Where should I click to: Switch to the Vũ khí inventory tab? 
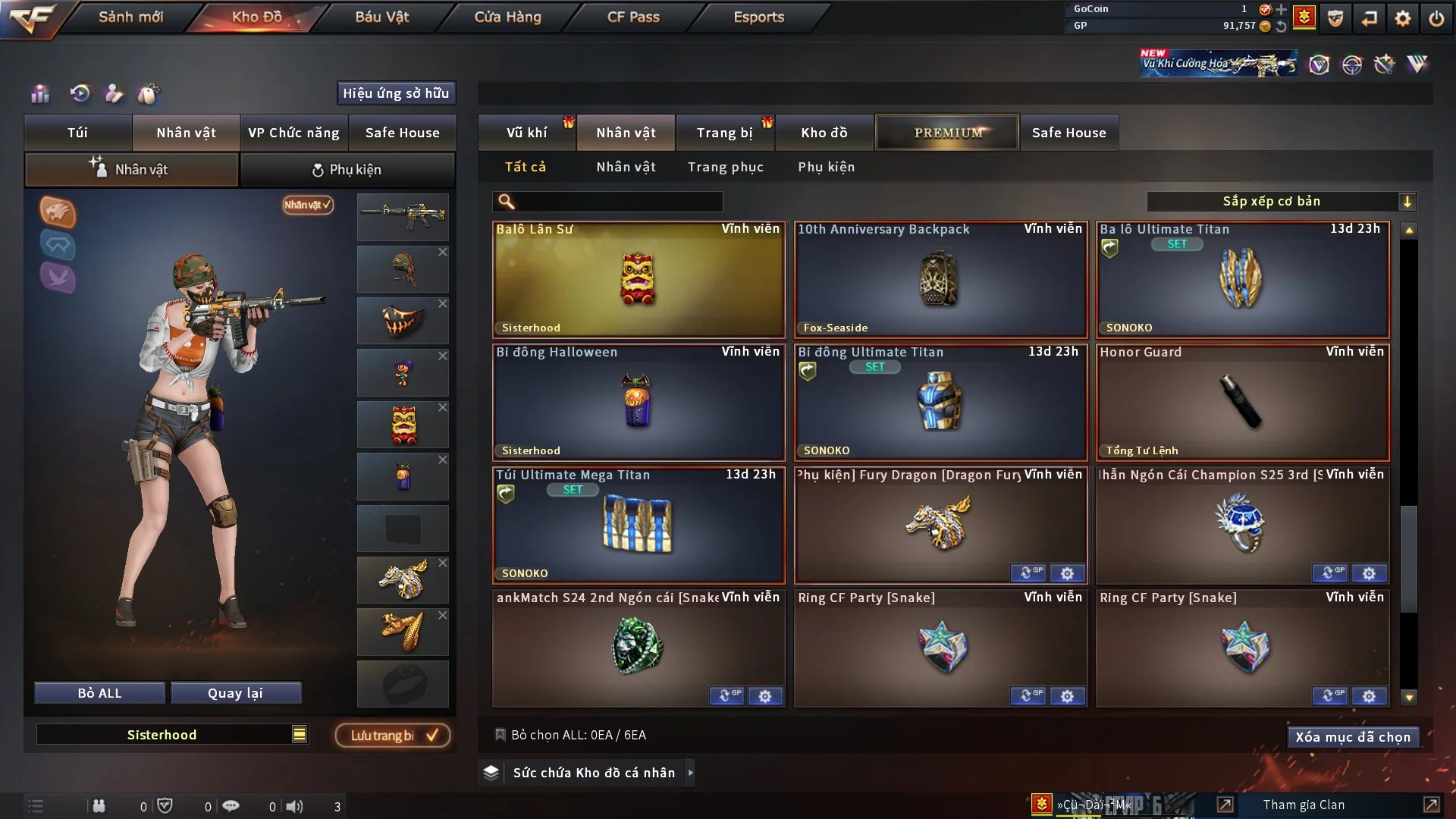[x=526, y=133]
